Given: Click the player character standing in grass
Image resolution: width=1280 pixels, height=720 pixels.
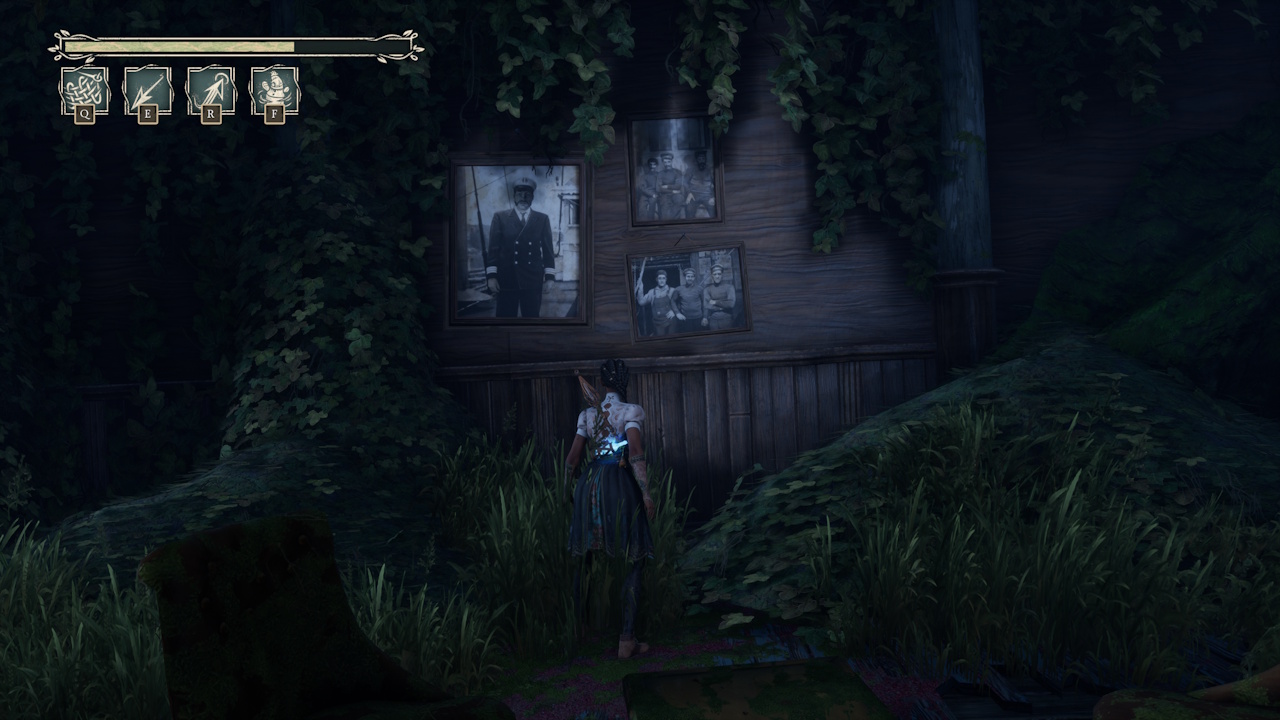Looking at the screenshot, I should (608, 480).
